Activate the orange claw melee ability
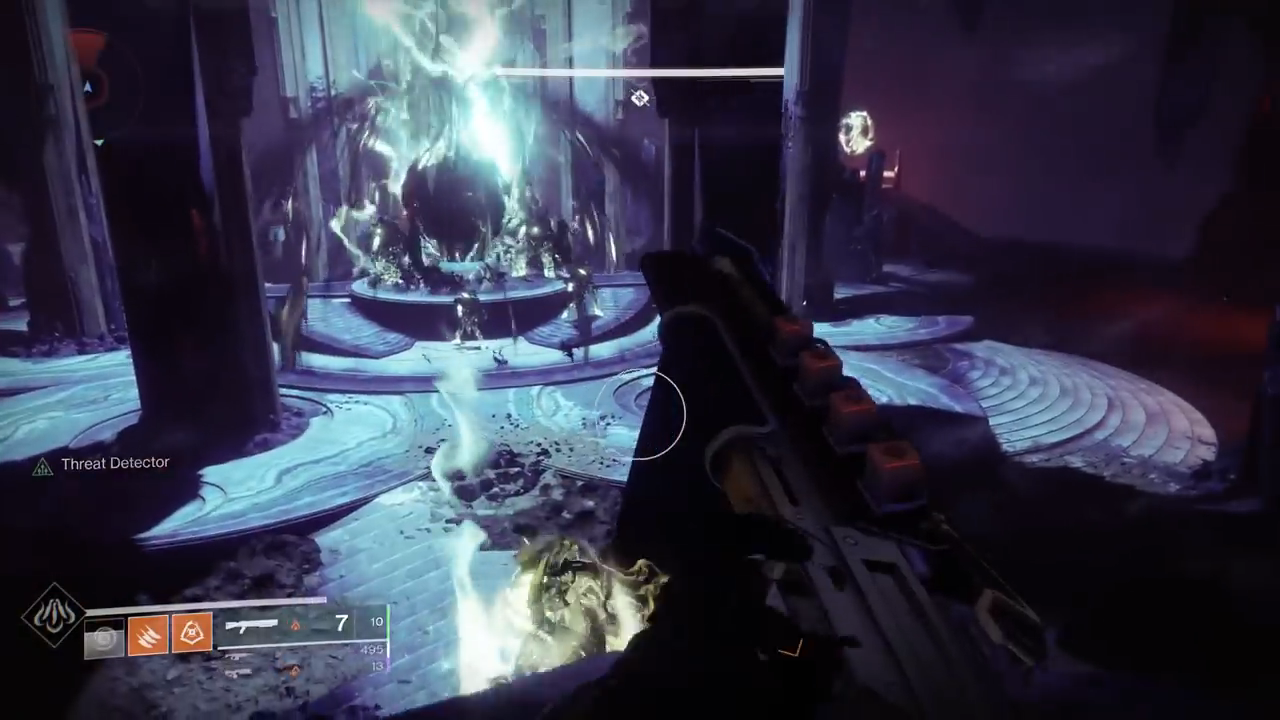 tap(147, 634)
